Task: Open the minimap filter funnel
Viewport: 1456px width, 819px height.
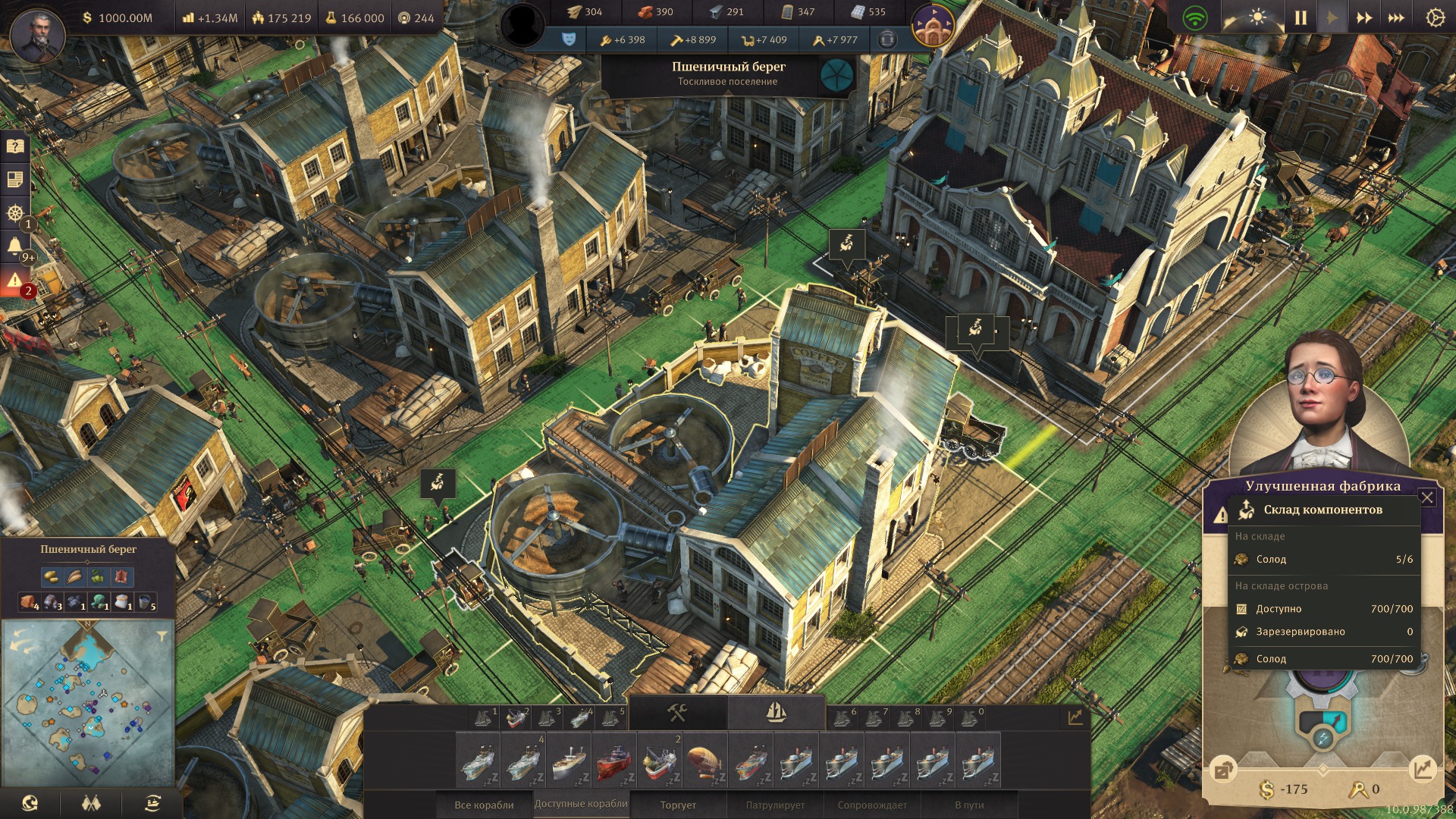Action: [162, 635]
